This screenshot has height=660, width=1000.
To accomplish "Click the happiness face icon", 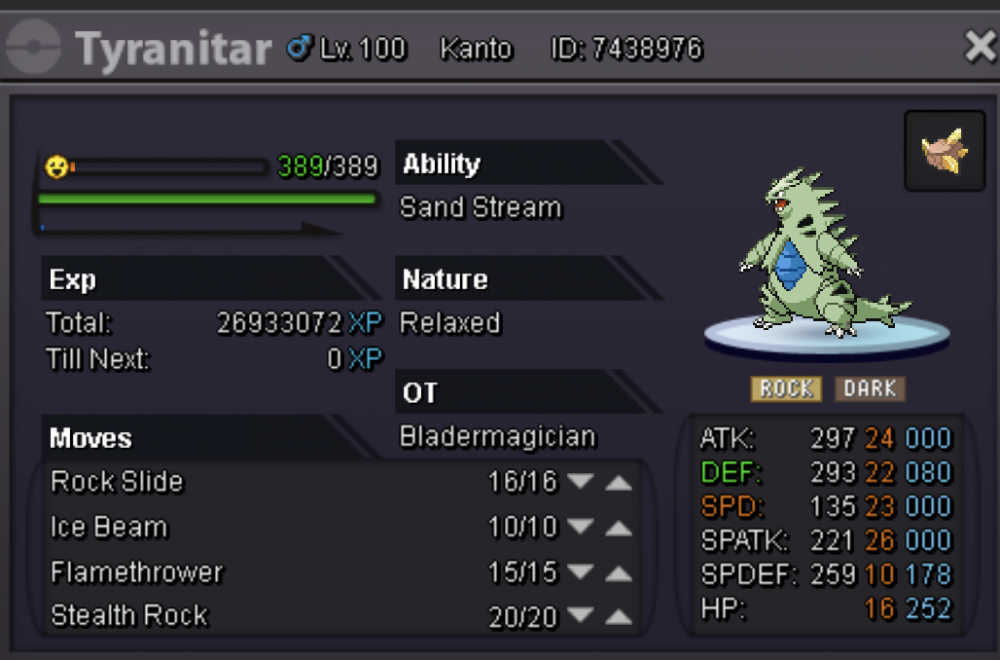I will 57,167.
